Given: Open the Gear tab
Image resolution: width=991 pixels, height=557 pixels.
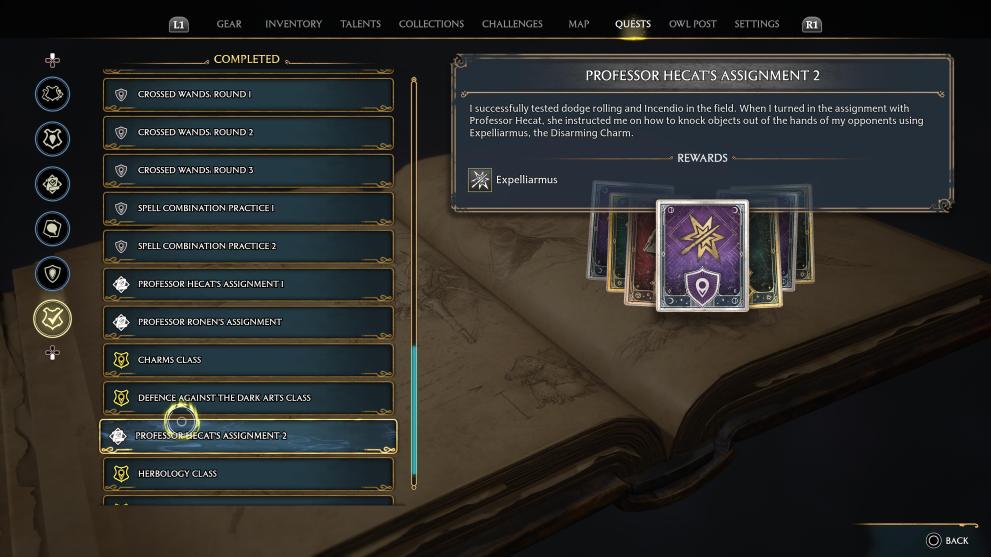Looking at the screenshot, I should pos(229,24).
